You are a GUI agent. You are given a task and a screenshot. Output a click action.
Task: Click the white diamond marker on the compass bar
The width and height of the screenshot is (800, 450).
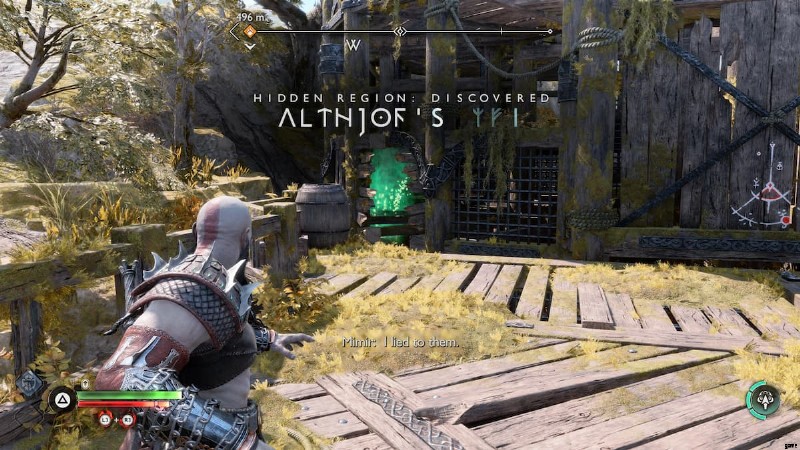point(399,31)
